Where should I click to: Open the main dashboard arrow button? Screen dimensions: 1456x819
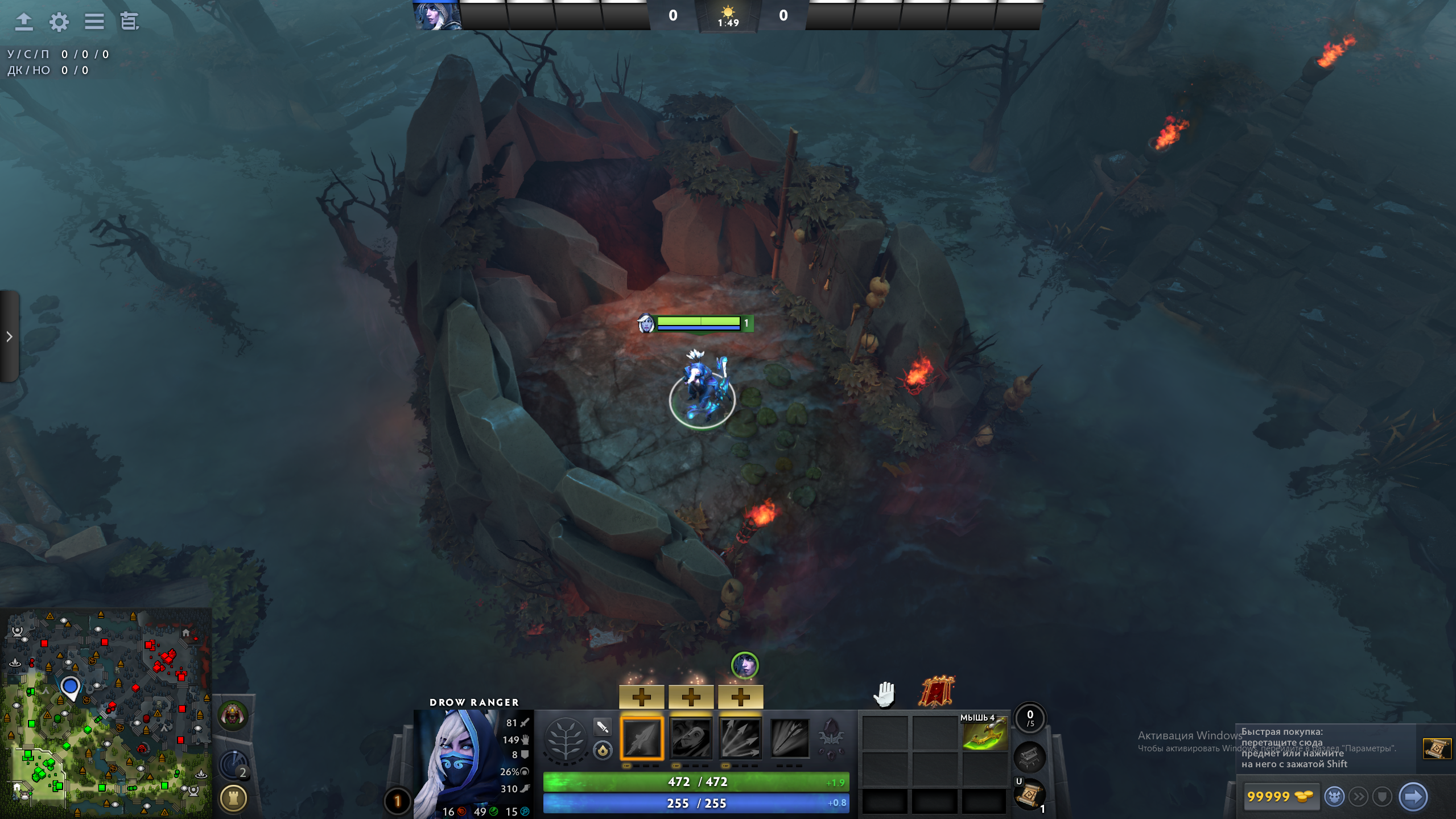pyautogui.click(x=23, y=22)
